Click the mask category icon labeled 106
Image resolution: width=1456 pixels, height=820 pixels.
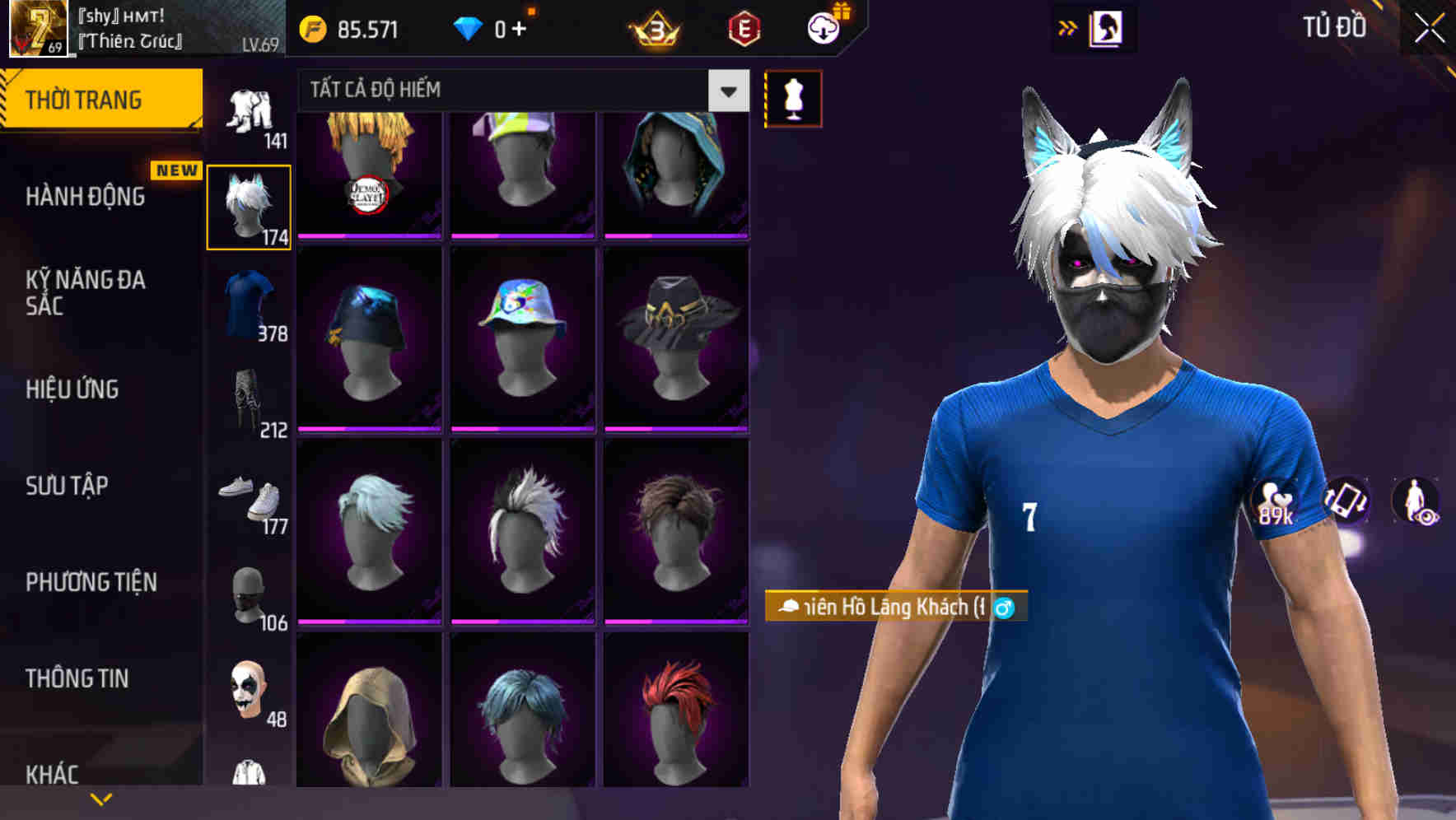(x=250, y=599)
